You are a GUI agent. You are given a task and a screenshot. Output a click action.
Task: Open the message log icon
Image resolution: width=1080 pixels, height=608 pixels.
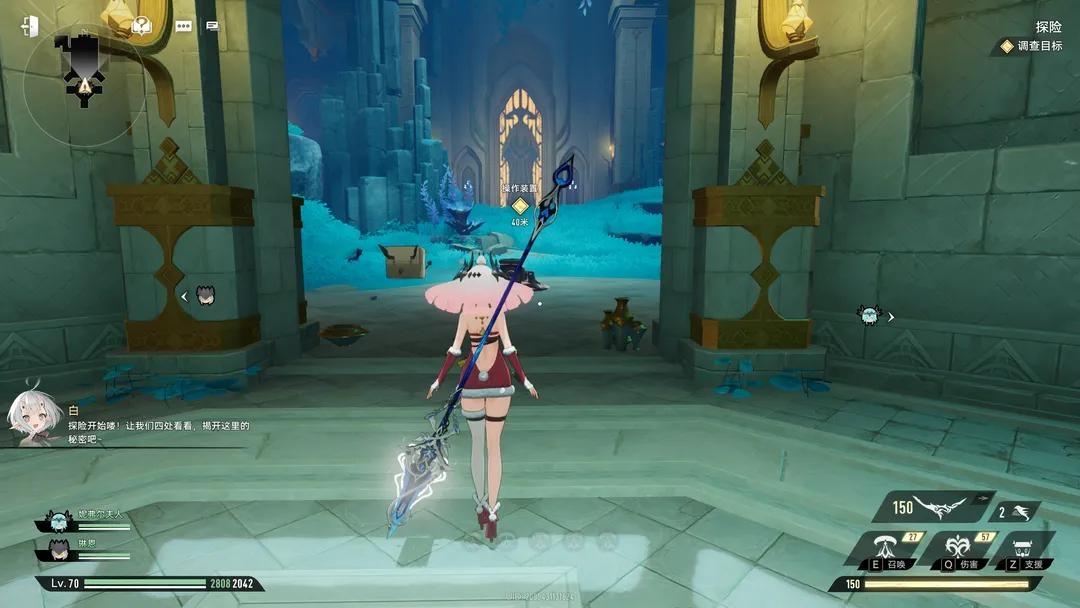point(212,27)
